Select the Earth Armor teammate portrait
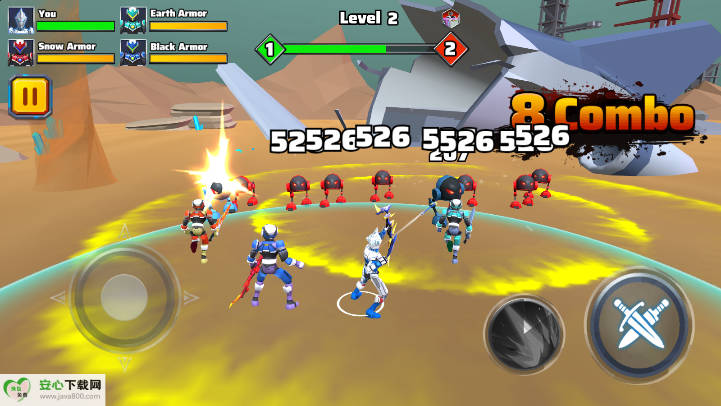Viewport: 721px width, 406px height. (x=133, y=18)
